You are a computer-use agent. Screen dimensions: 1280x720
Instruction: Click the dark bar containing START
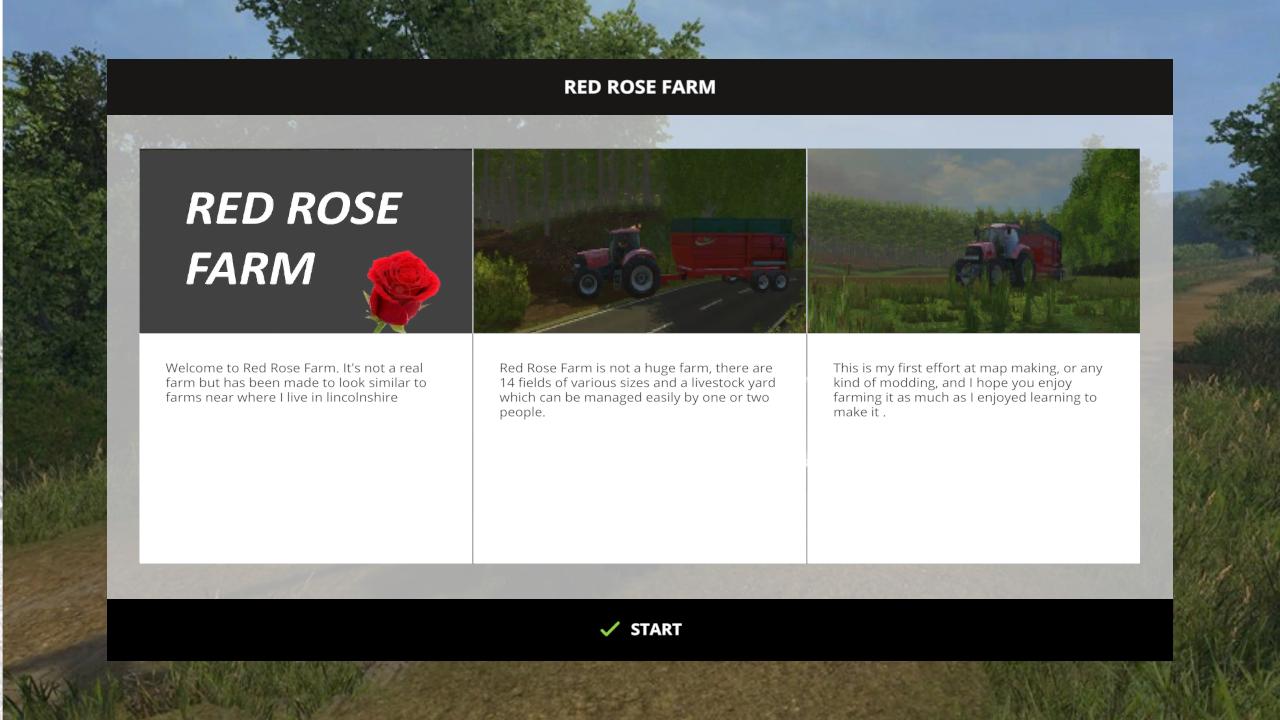pyautogui.click(x=639, y=629)
